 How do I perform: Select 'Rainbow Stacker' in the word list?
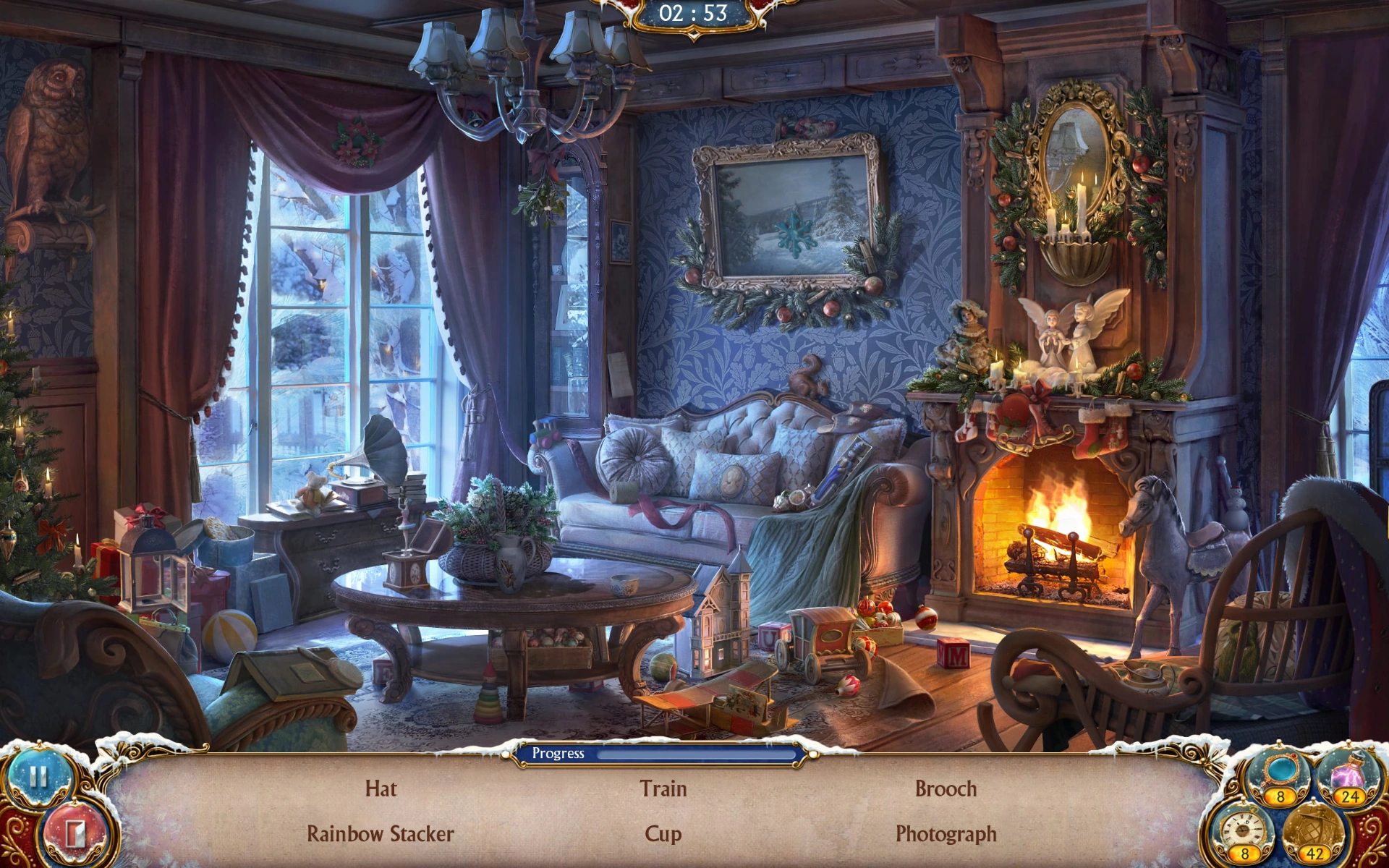[379, 834]
